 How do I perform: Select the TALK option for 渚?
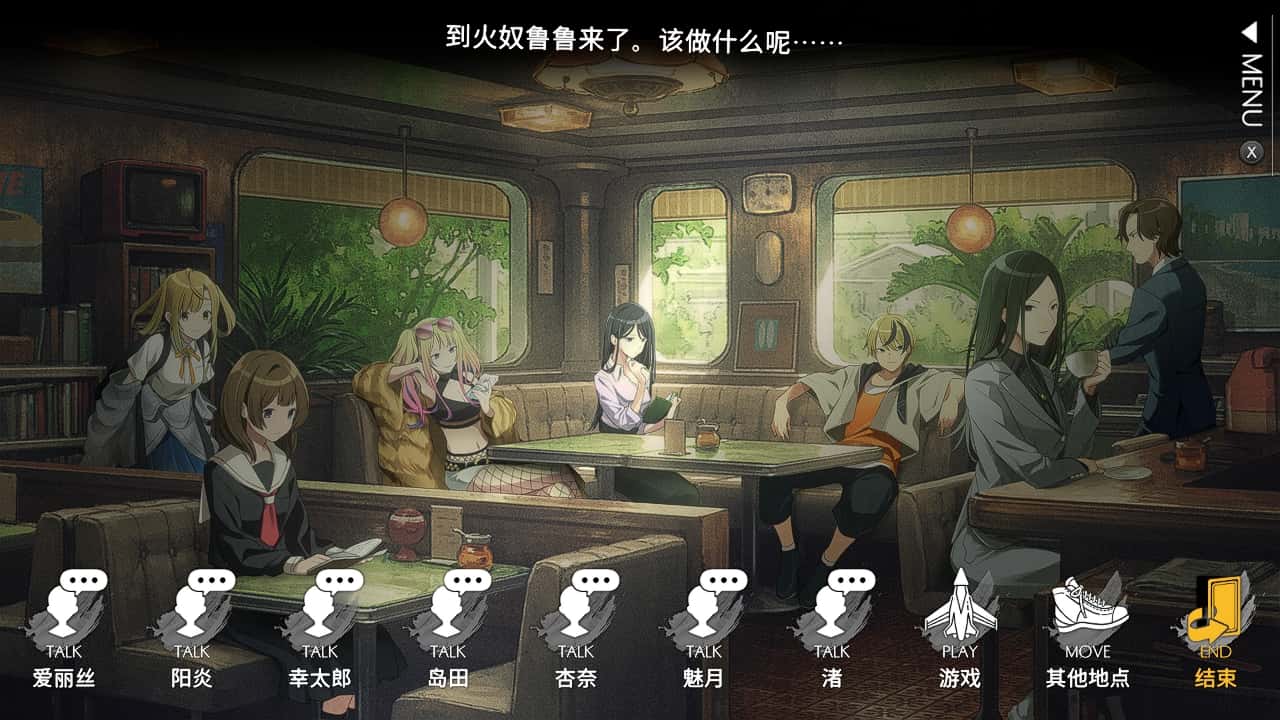click(x=832, y=627)
